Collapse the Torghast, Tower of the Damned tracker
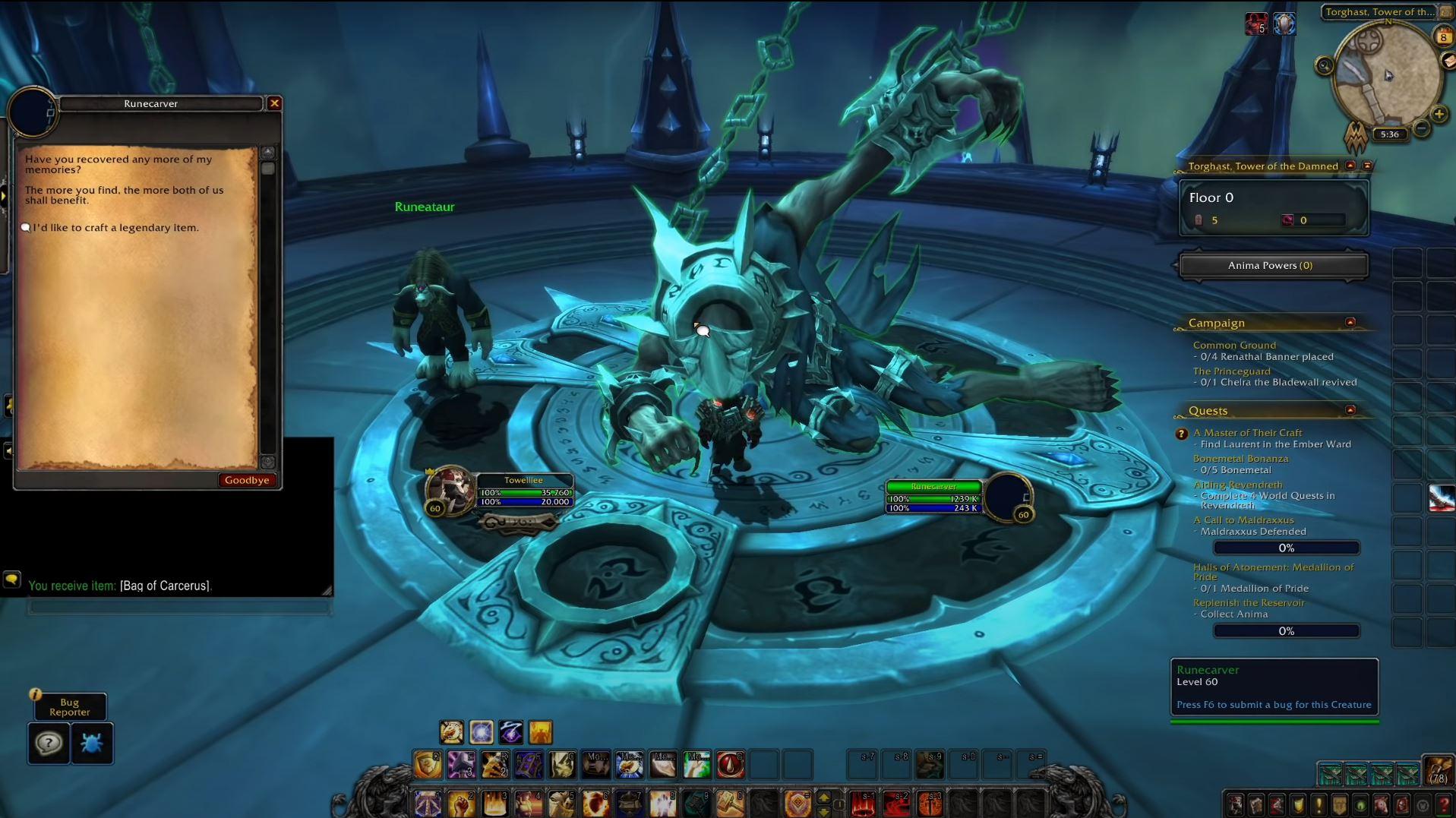The height and width of the screenshot is (818, 1456). click(x=1350, y=166)
